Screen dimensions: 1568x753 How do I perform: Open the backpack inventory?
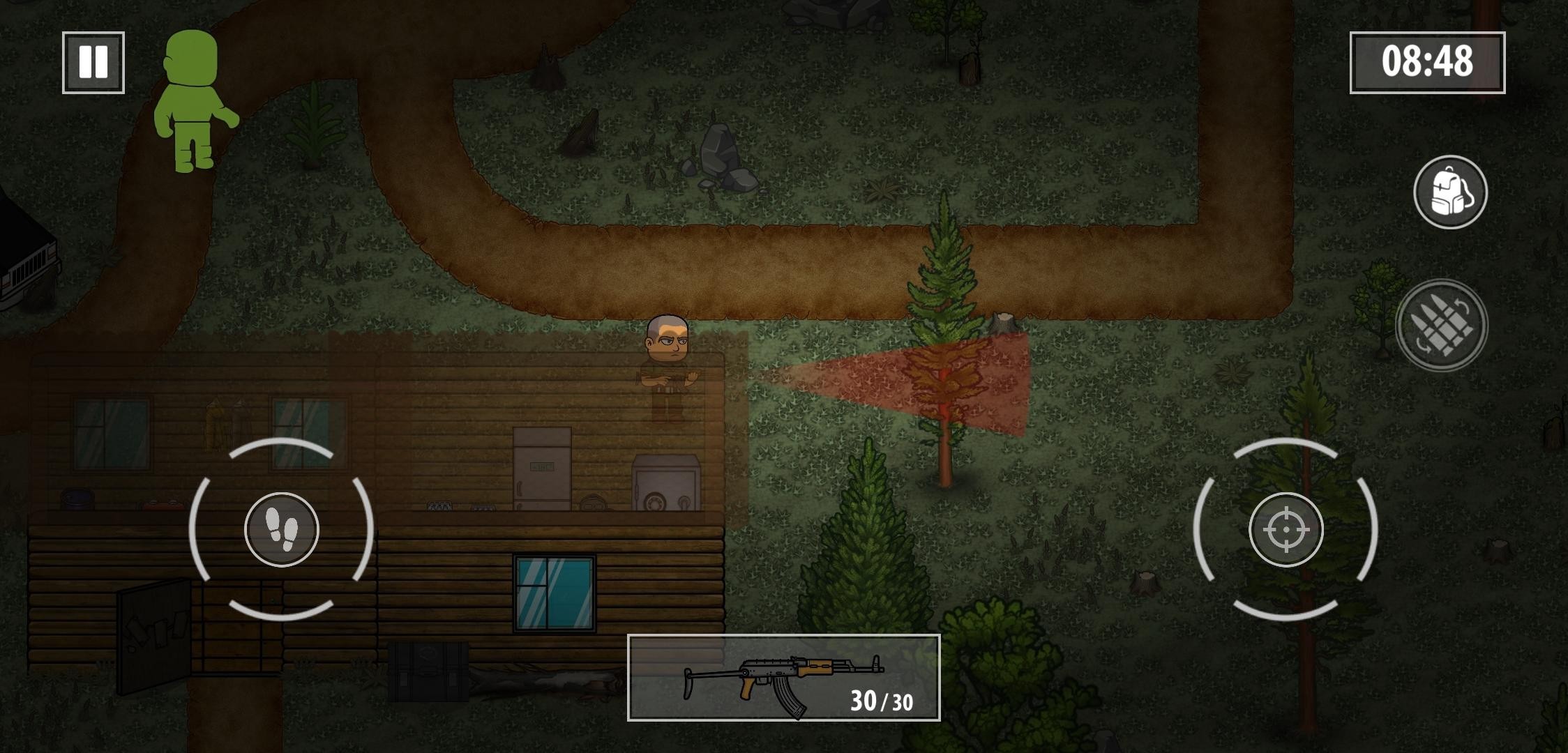(1450, 192)
